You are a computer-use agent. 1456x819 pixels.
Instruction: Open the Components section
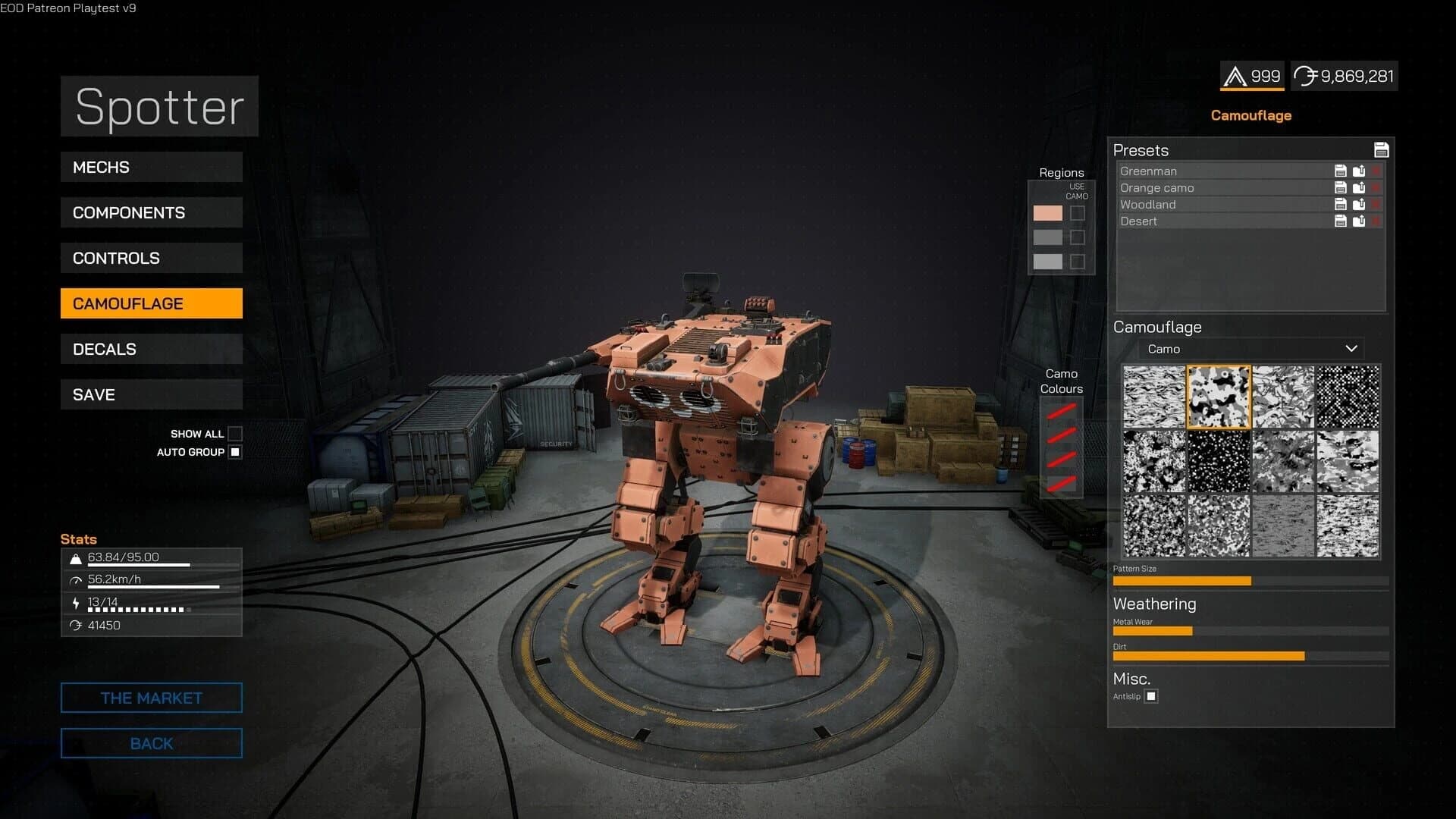point(151,212)
